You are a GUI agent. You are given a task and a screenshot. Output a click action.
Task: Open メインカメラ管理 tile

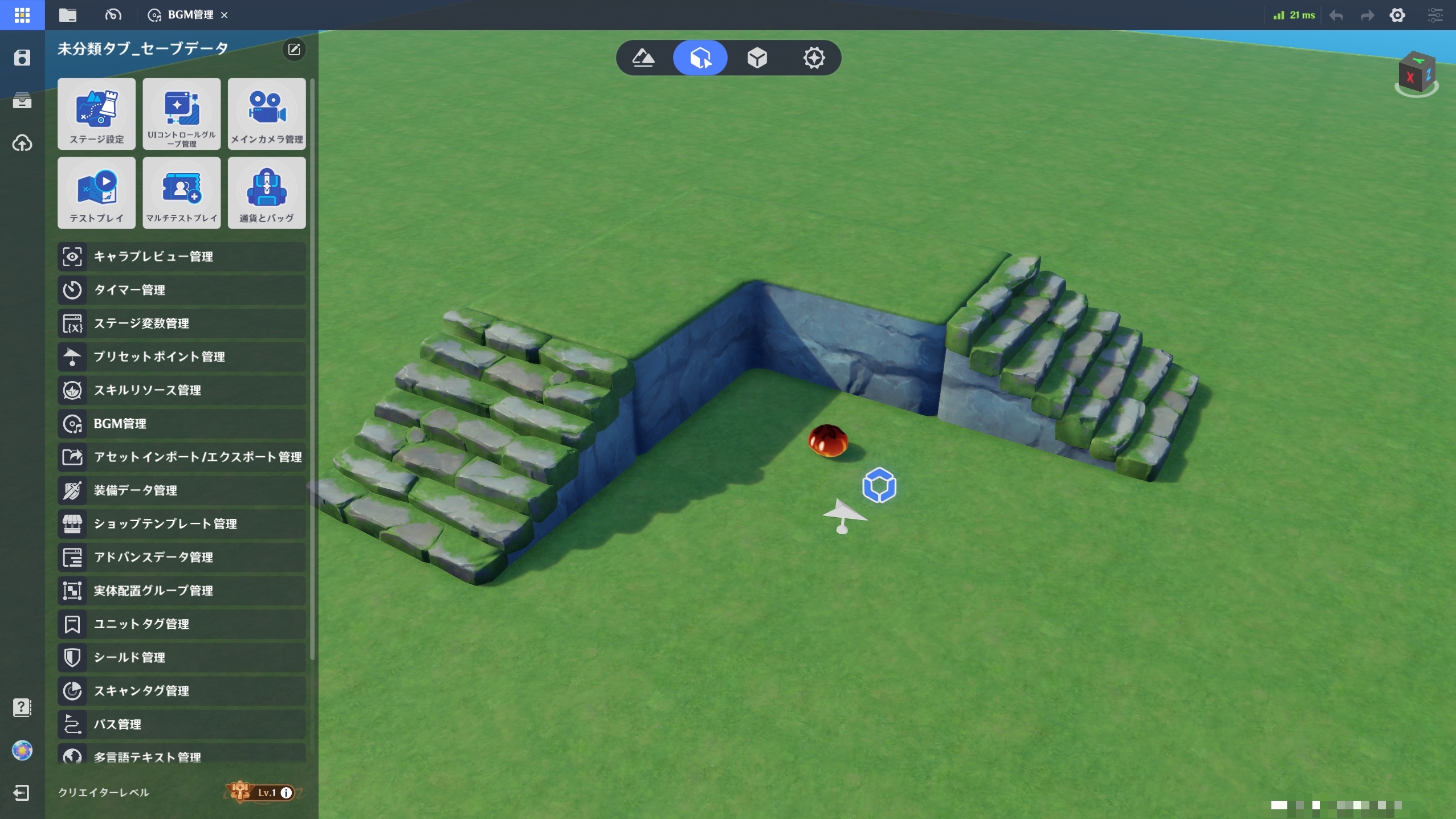[x=267, y=114]
